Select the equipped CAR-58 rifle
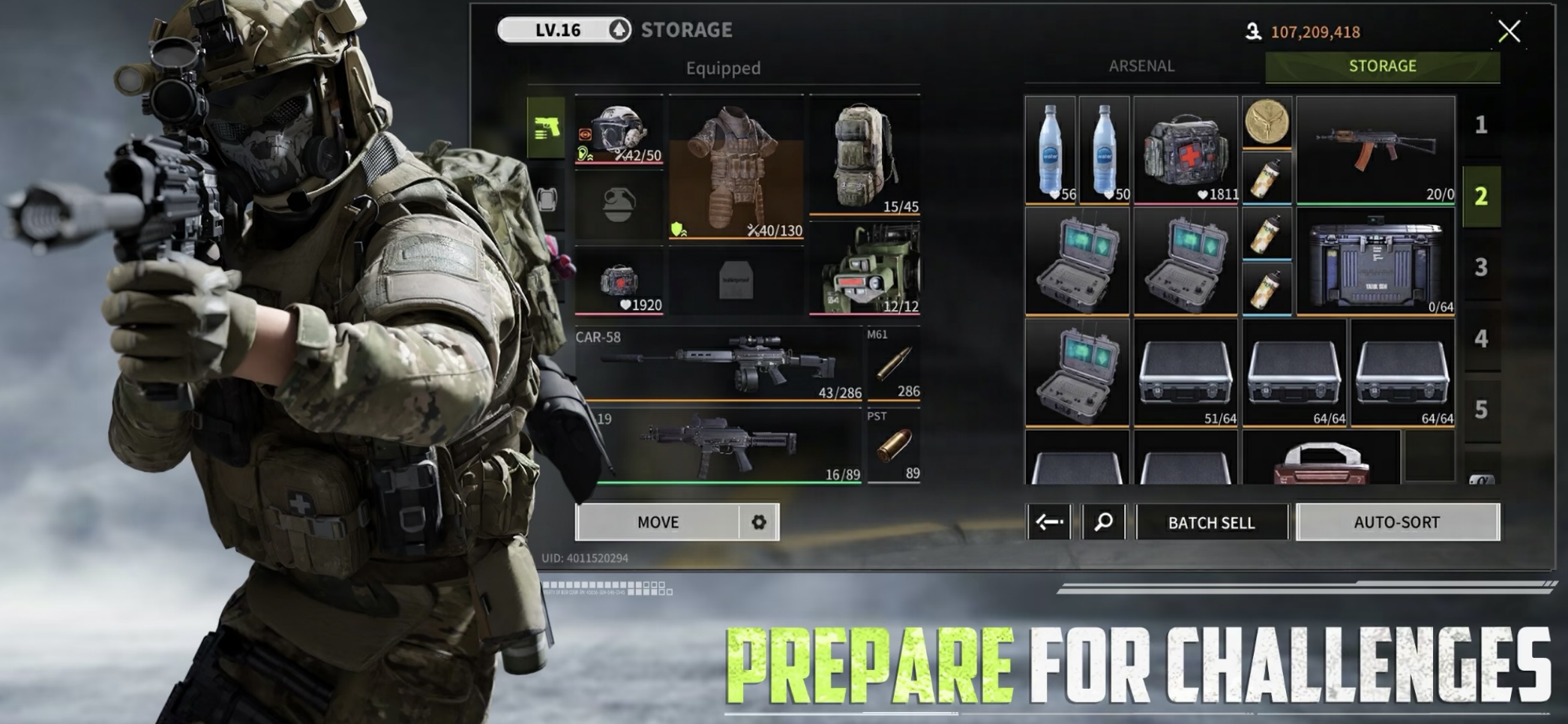The height and width of the screenshot is (724, 1568). click(x=718, y=365)
